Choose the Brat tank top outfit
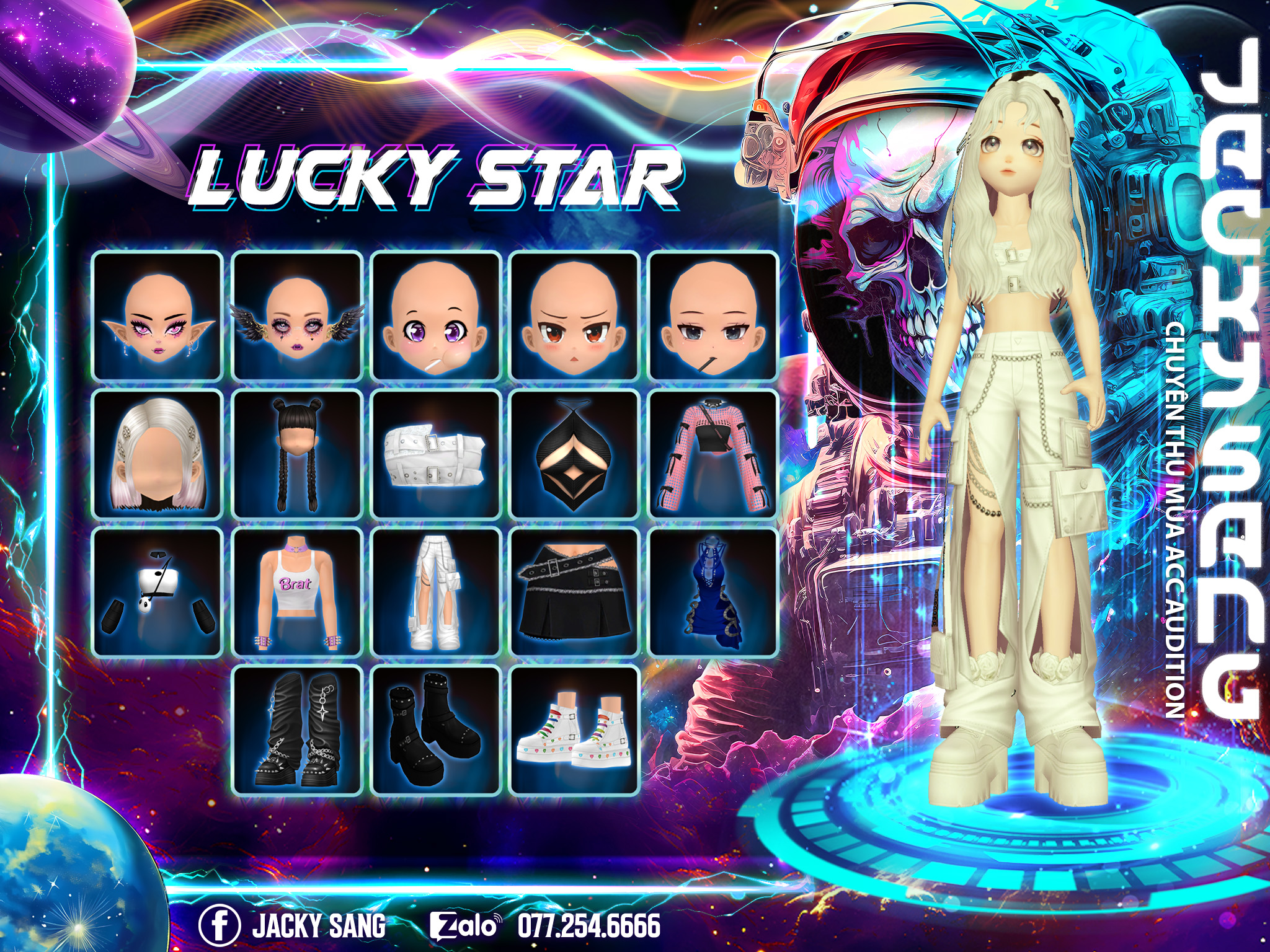Screen dimensions: 1270x952 pos(297,593)
